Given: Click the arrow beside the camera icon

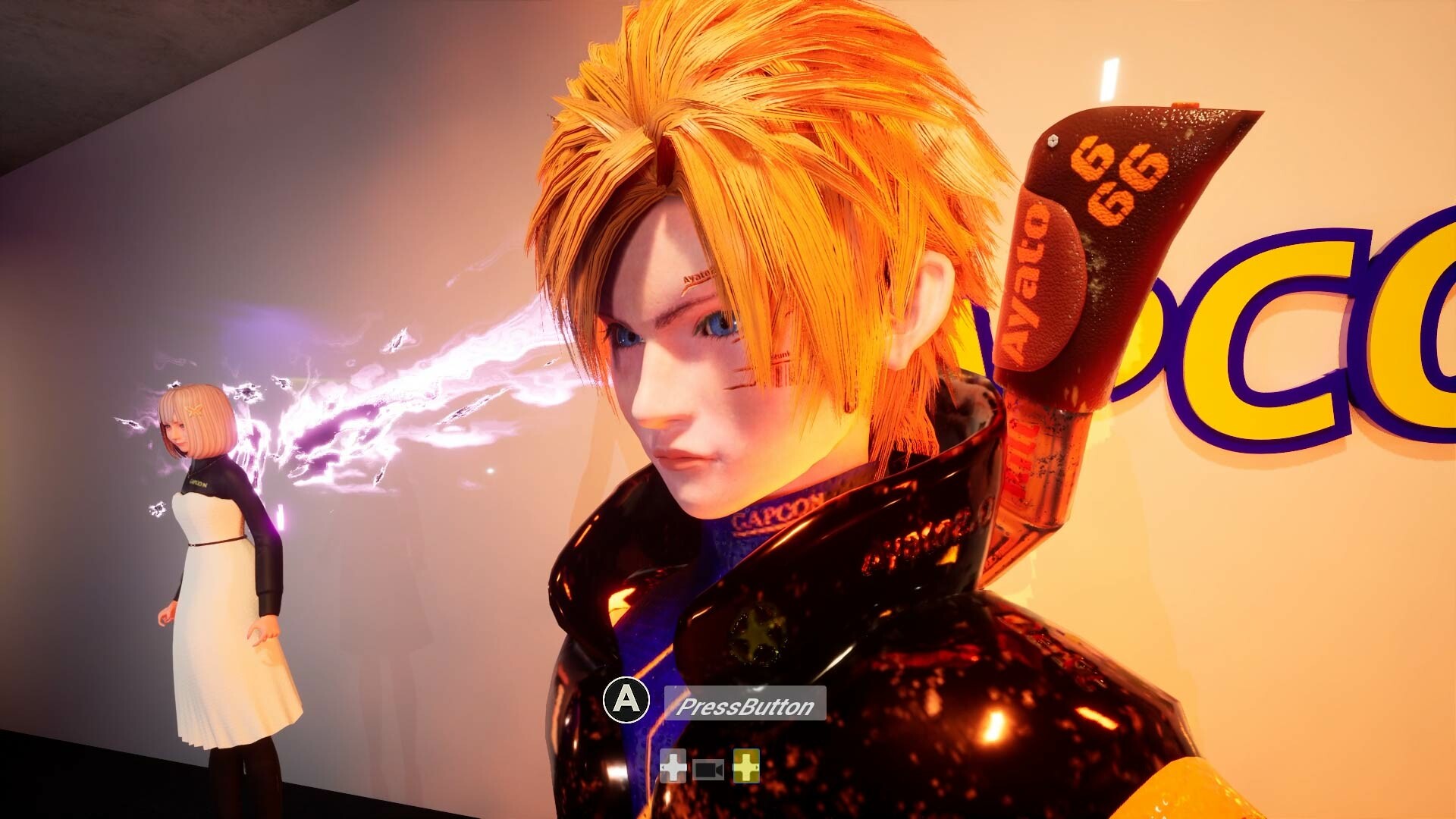Looking at the screenshot, I should point(719,768).
